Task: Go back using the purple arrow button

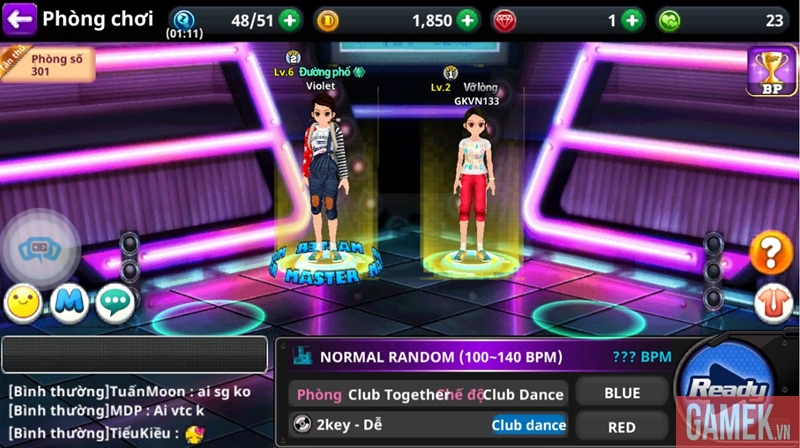Action: [x=21, y=18]
